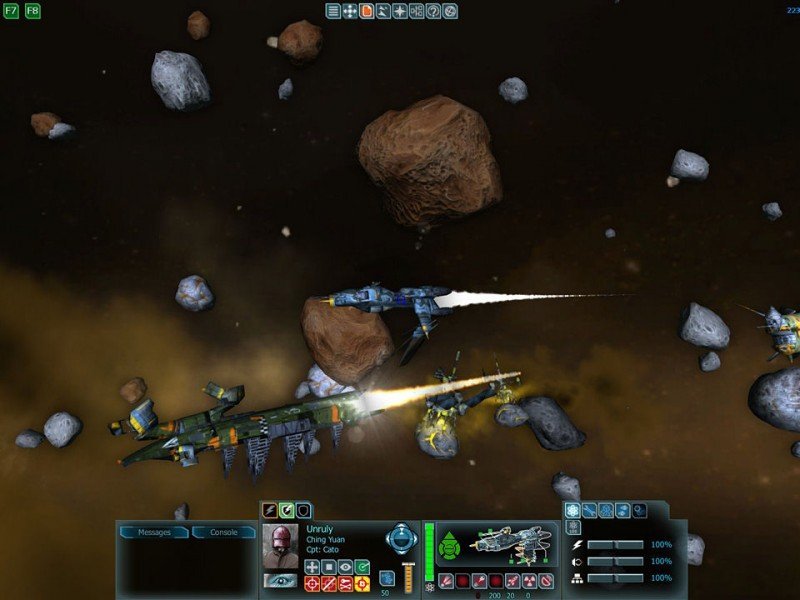The height and width of the screenshot is (600, 800).
Task: Open the question mark help icon
Action: [433, 11]
